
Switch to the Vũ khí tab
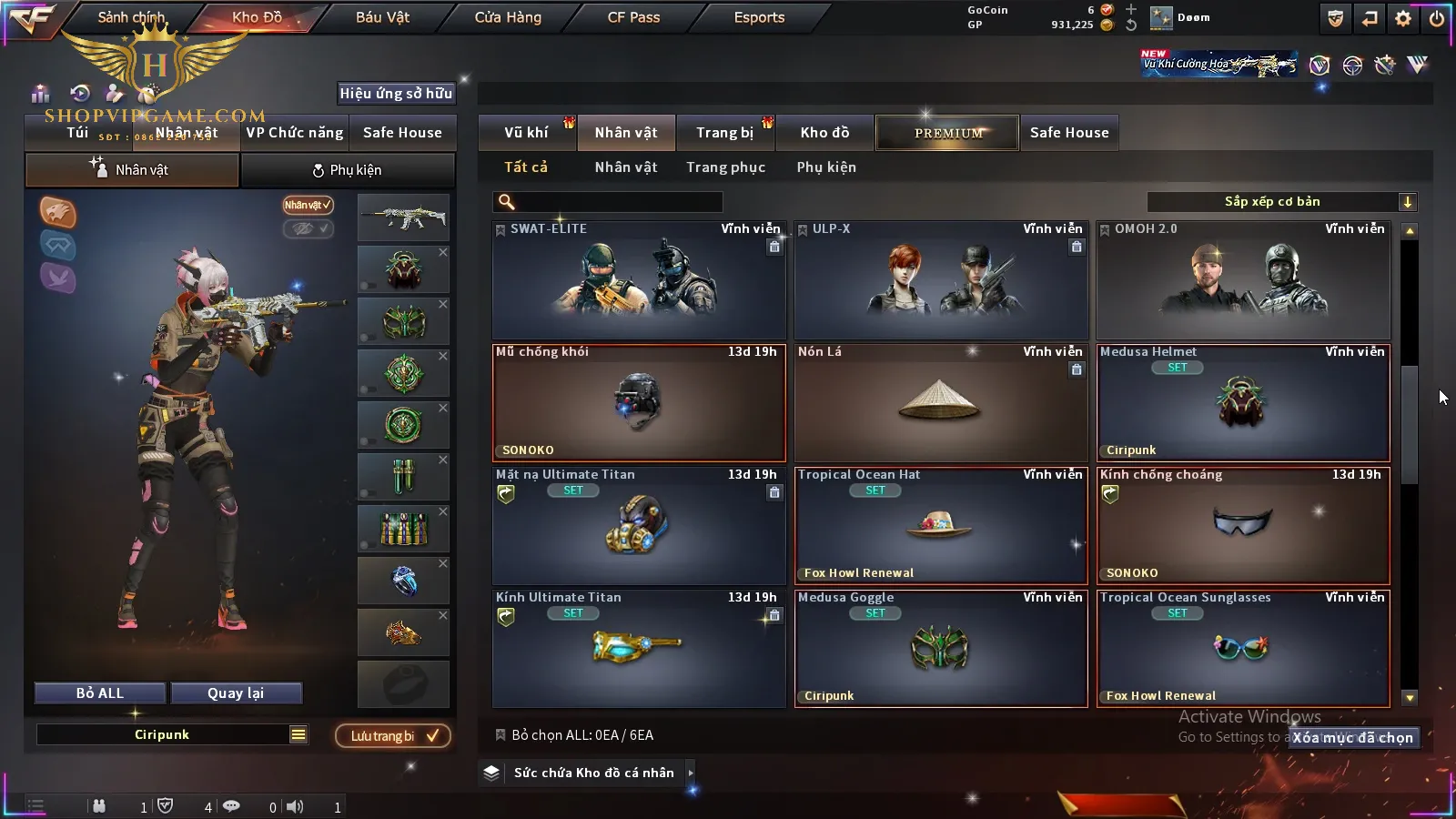click(526, 133)
